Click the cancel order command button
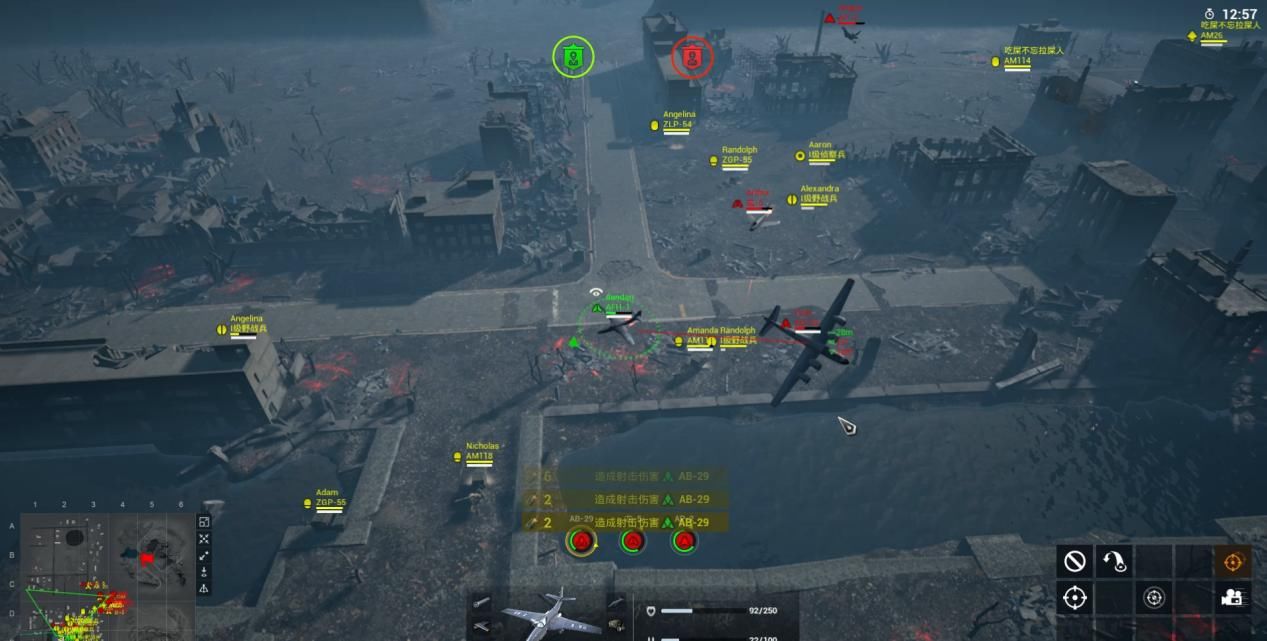Screen dimensions: 1267x641 (x=1075, y=561)
